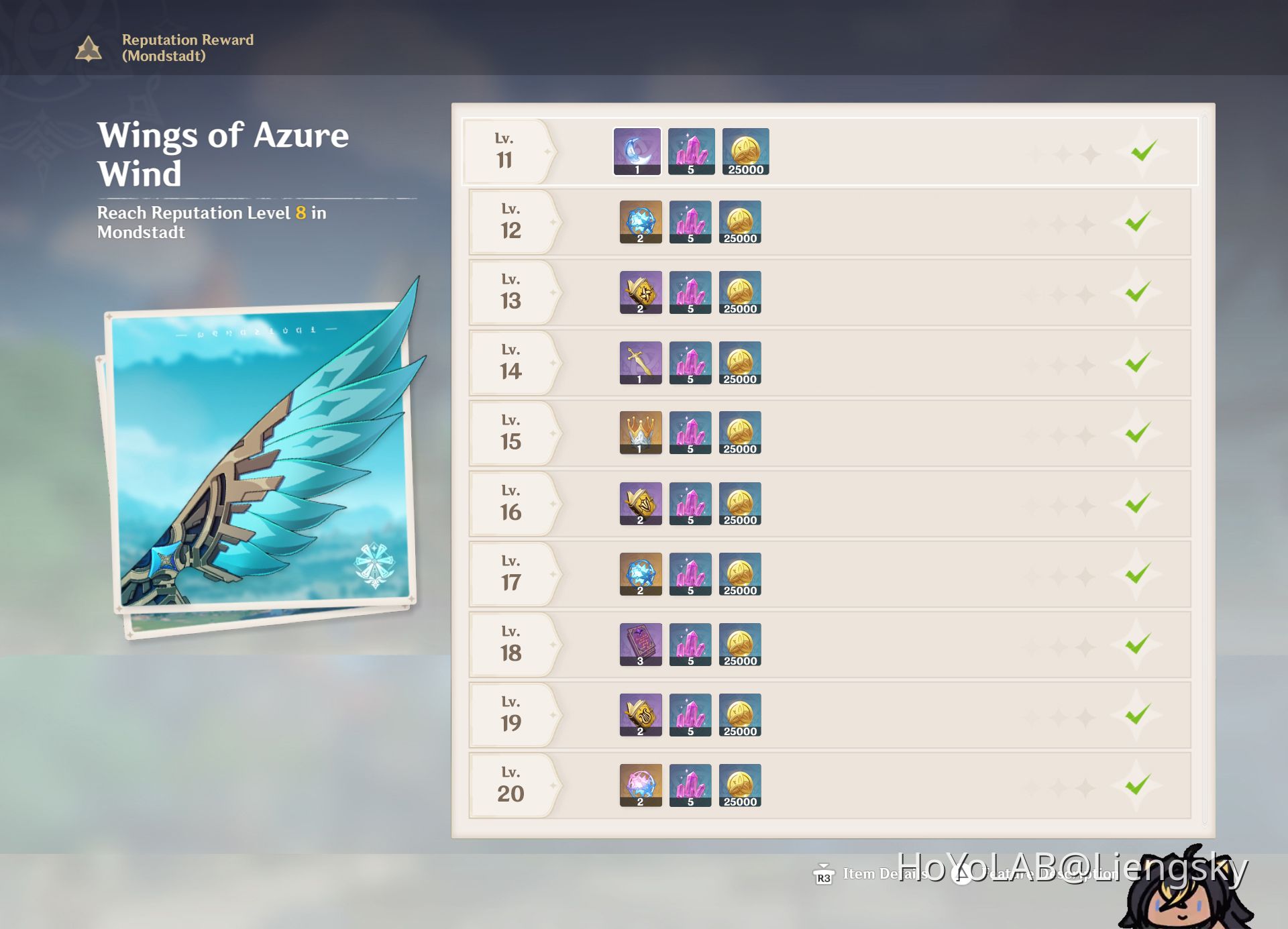Click the pink orb reward icon on Lv. 20
The image size is (1288, 929).
click(x=640, y=785)
